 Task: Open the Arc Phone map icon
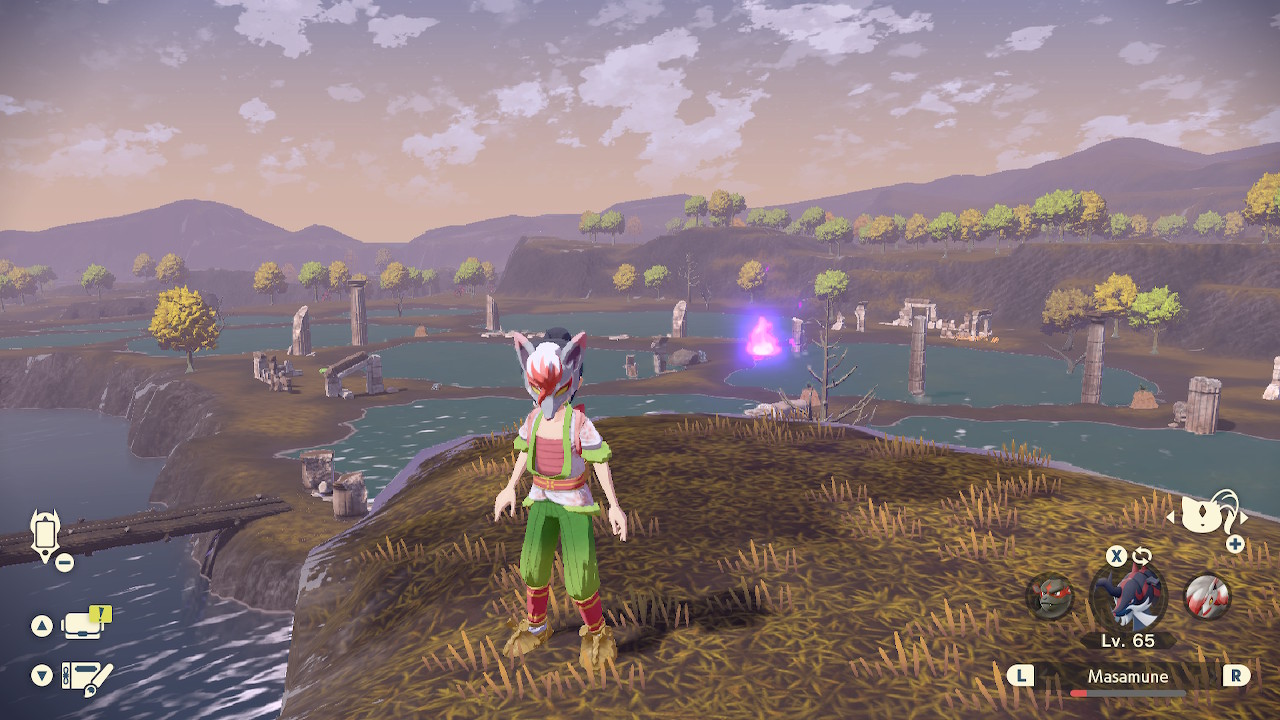46,534
